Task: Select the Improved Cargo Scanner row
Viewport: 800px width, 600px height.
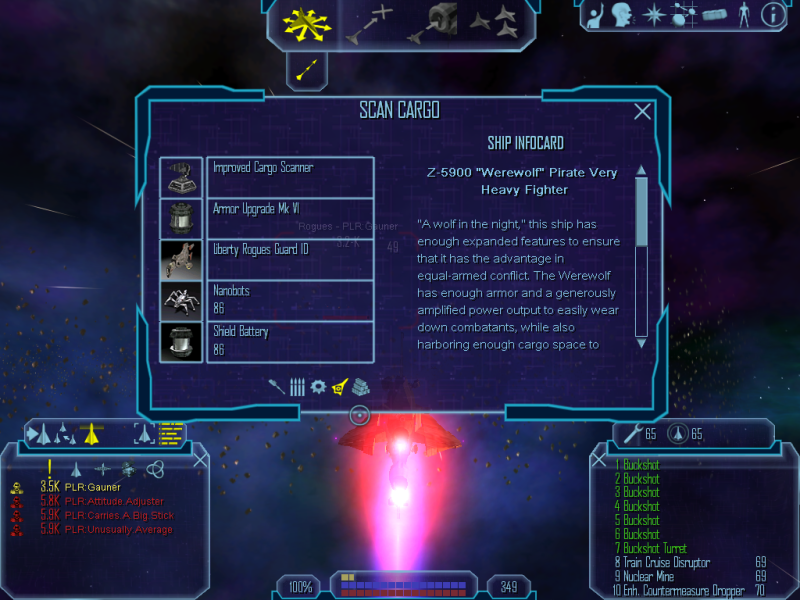Action: click(290, 177)
